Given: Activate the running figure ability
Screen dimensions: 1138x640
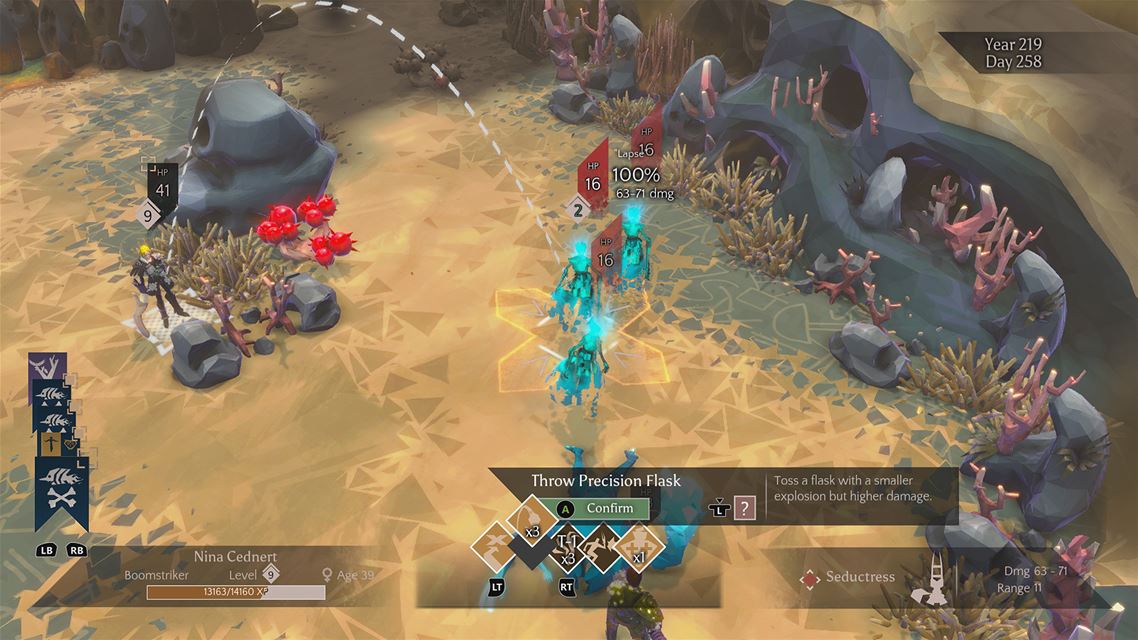Looking at the screenshot, I should click(x=602, y=548).
